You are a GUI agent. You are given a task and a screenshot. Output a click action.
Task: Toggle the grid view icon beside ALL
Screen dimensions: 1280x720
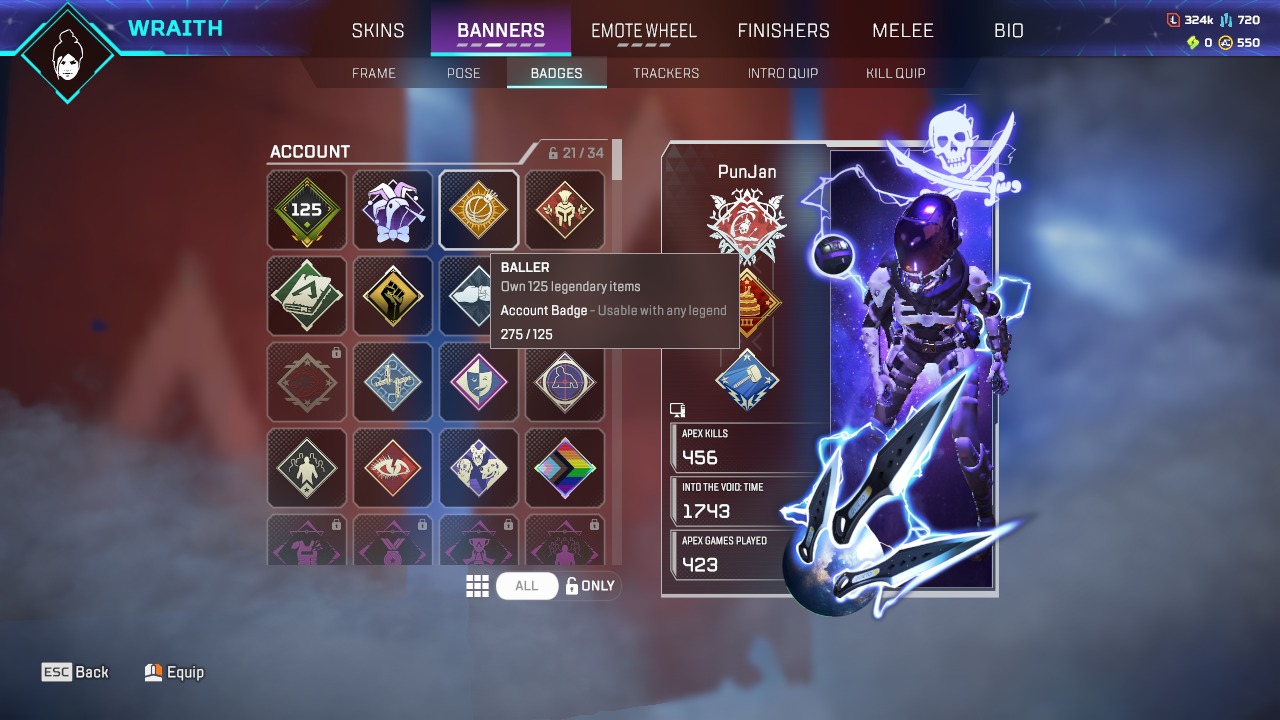coord(478,585)
